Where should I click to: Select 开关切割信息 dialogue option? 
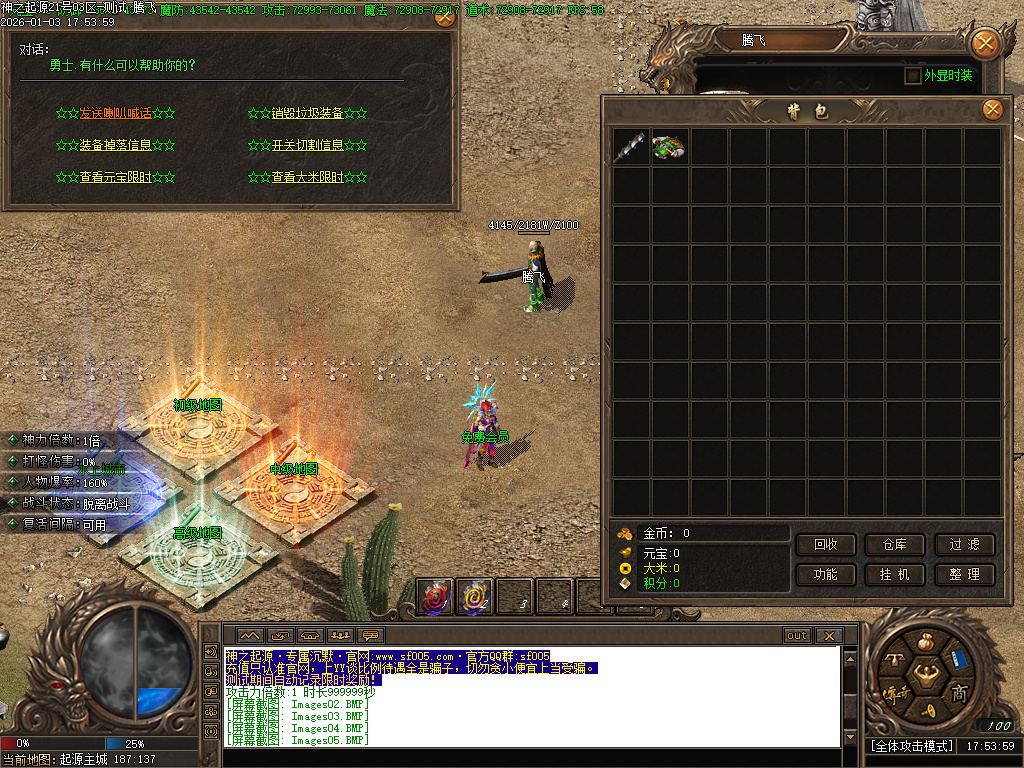pos(307,145)
